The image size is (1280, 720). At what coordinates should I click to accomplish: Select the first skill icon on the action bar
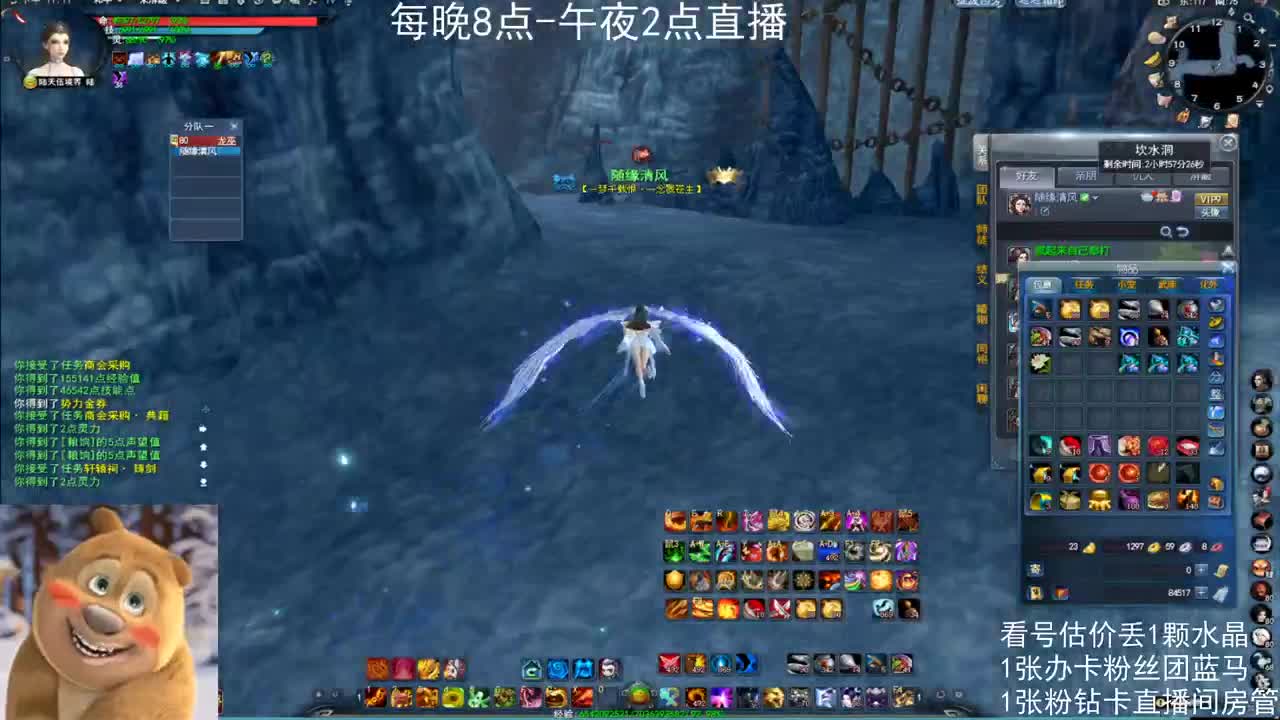(672, 521)
